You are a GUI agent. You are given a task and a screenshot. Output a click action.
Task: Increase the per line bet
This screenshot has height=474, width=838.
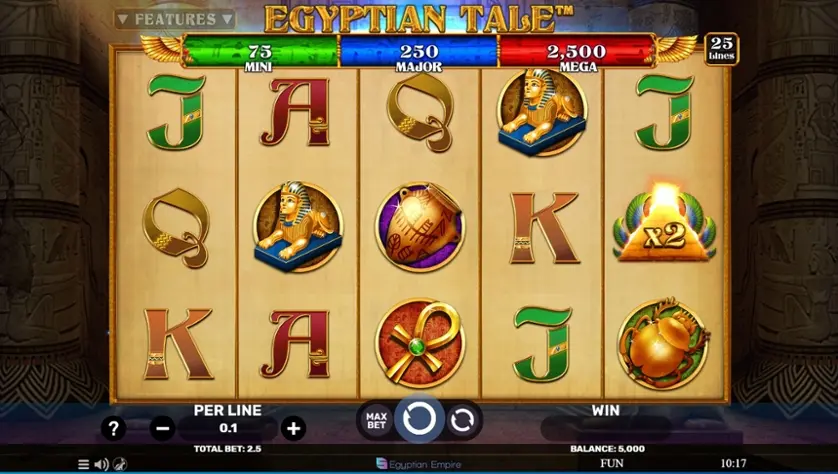[293, 429]
